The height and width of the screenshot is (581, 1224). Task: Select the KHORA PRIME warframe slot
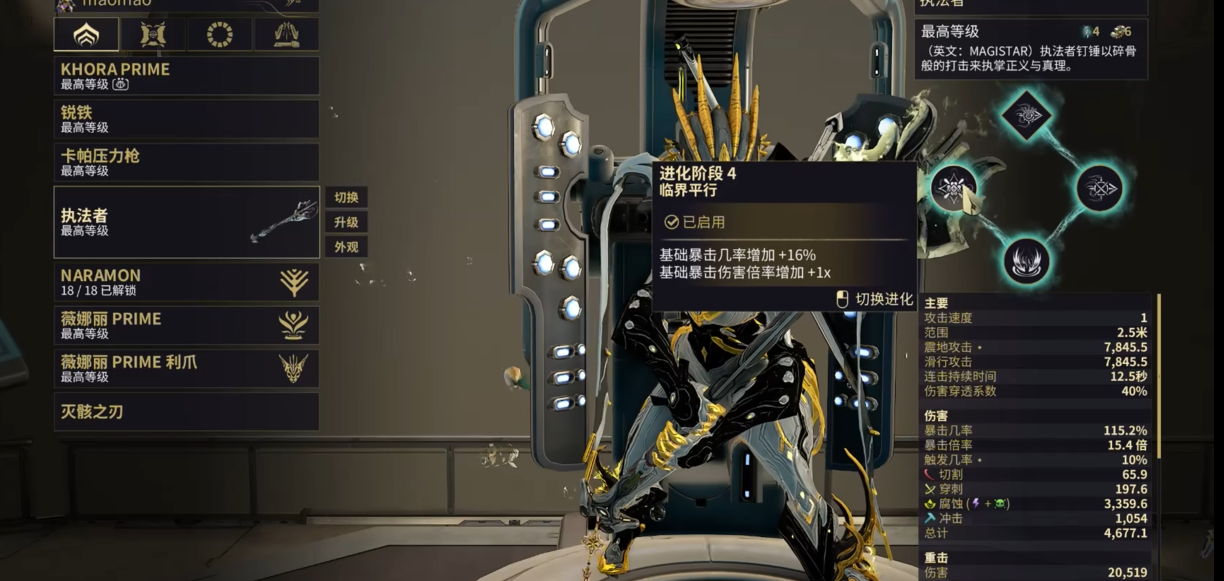coord(186,76)
